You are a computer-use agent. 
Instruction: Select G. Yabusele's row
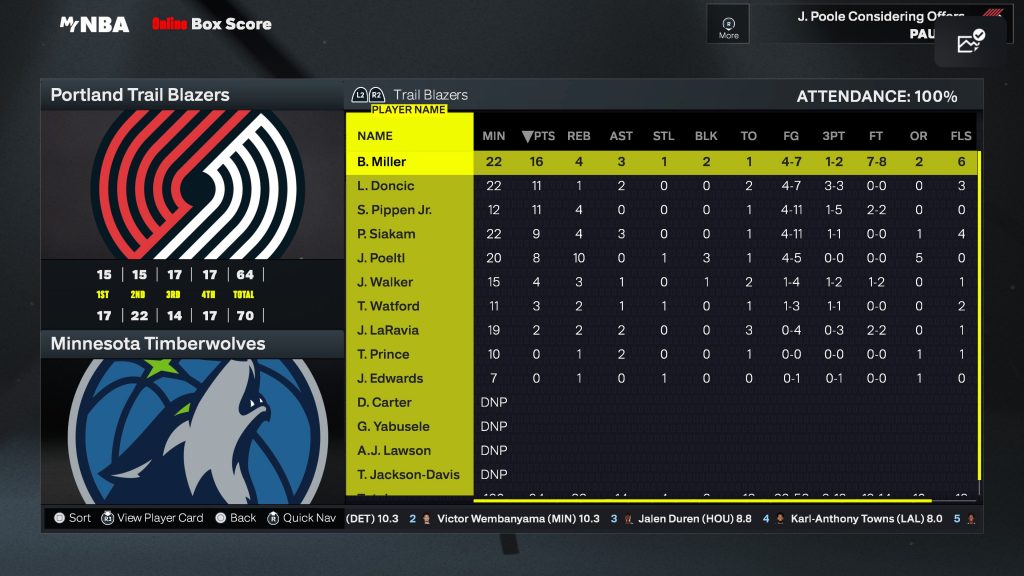[x=391, y=426]
